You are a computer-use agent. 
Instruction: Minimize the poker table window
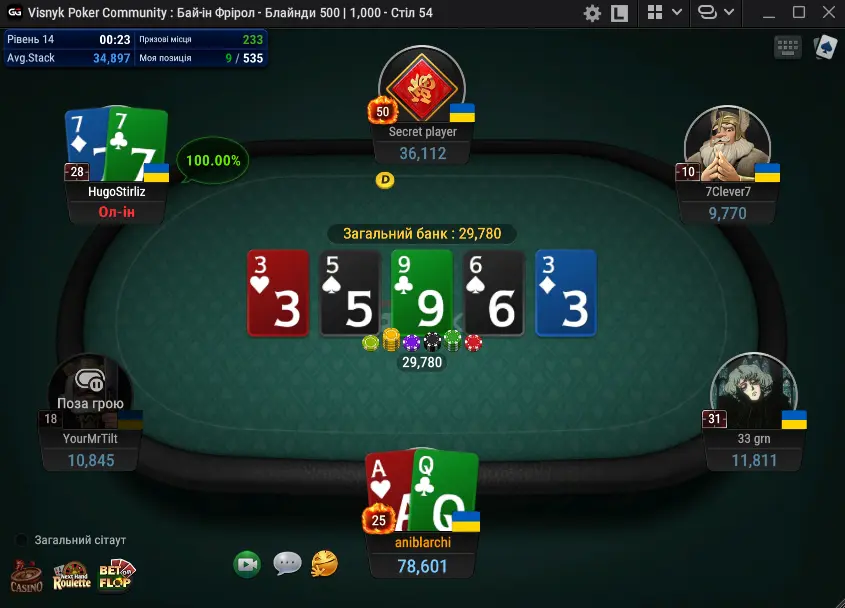click(770, 13)
